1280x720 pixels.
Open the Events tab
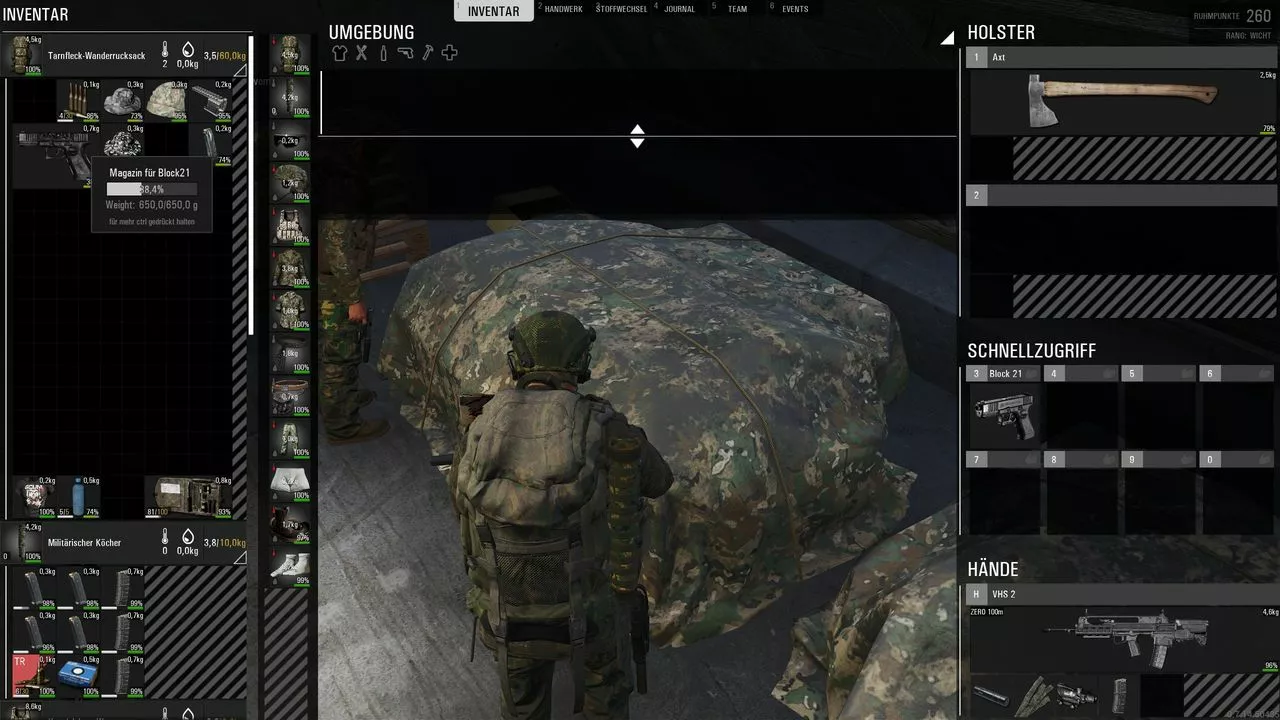[x=795, y=9]
